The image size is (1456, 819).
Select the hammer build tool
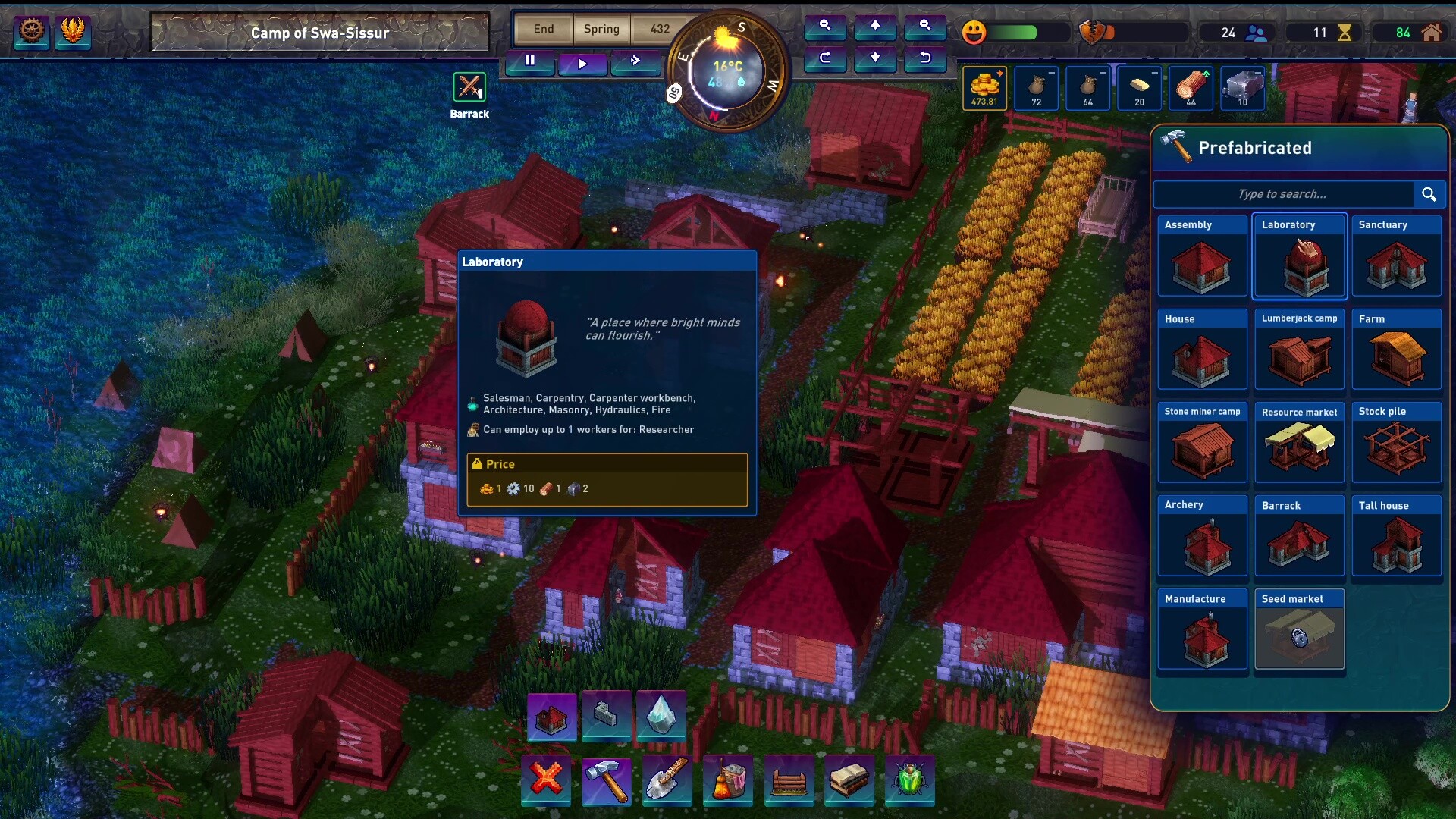607,781
